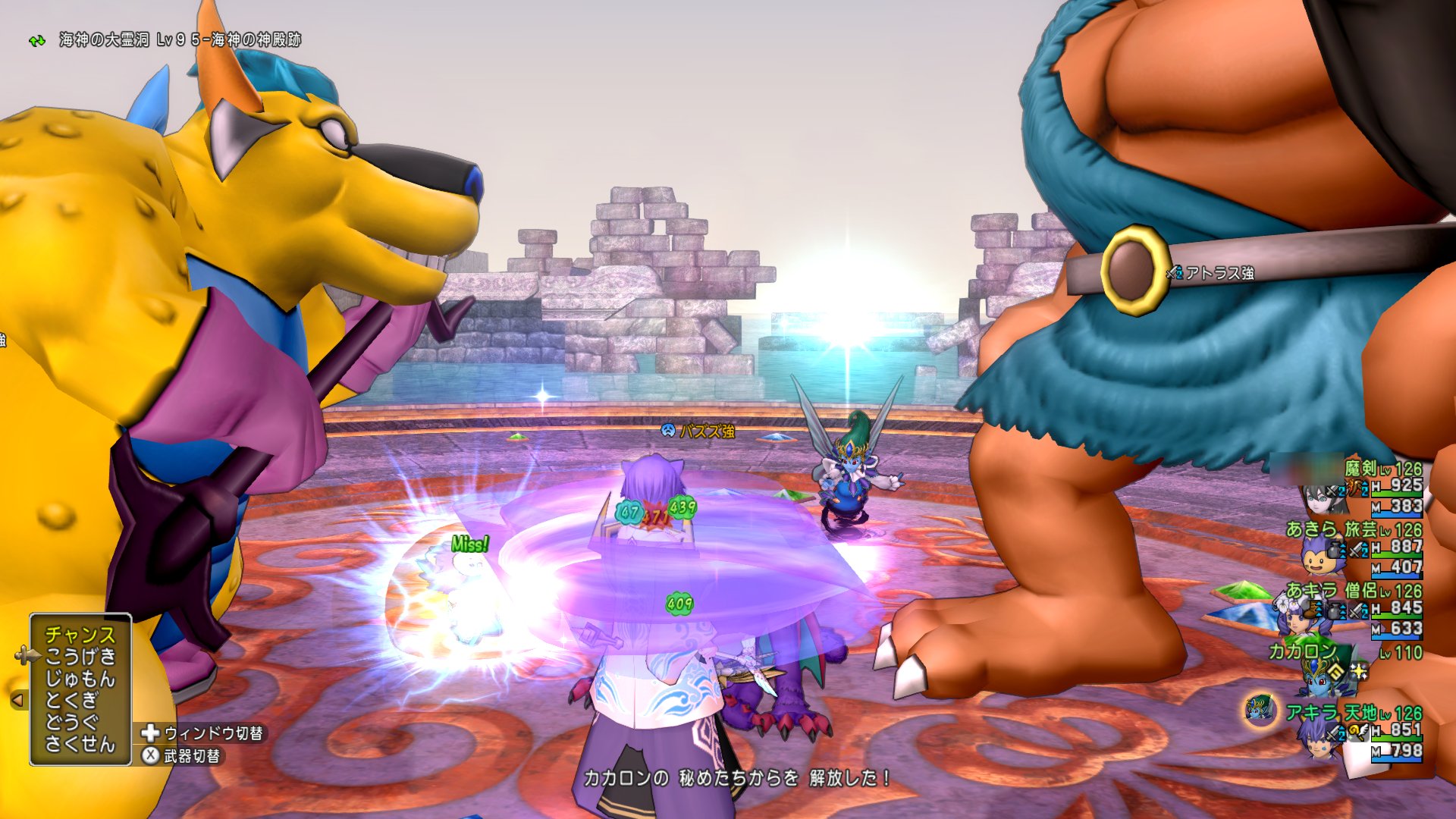The height and width of the screenshot is (819, 1456).
Task: Open the じゅもん spell list
Action: click(80, 679)
